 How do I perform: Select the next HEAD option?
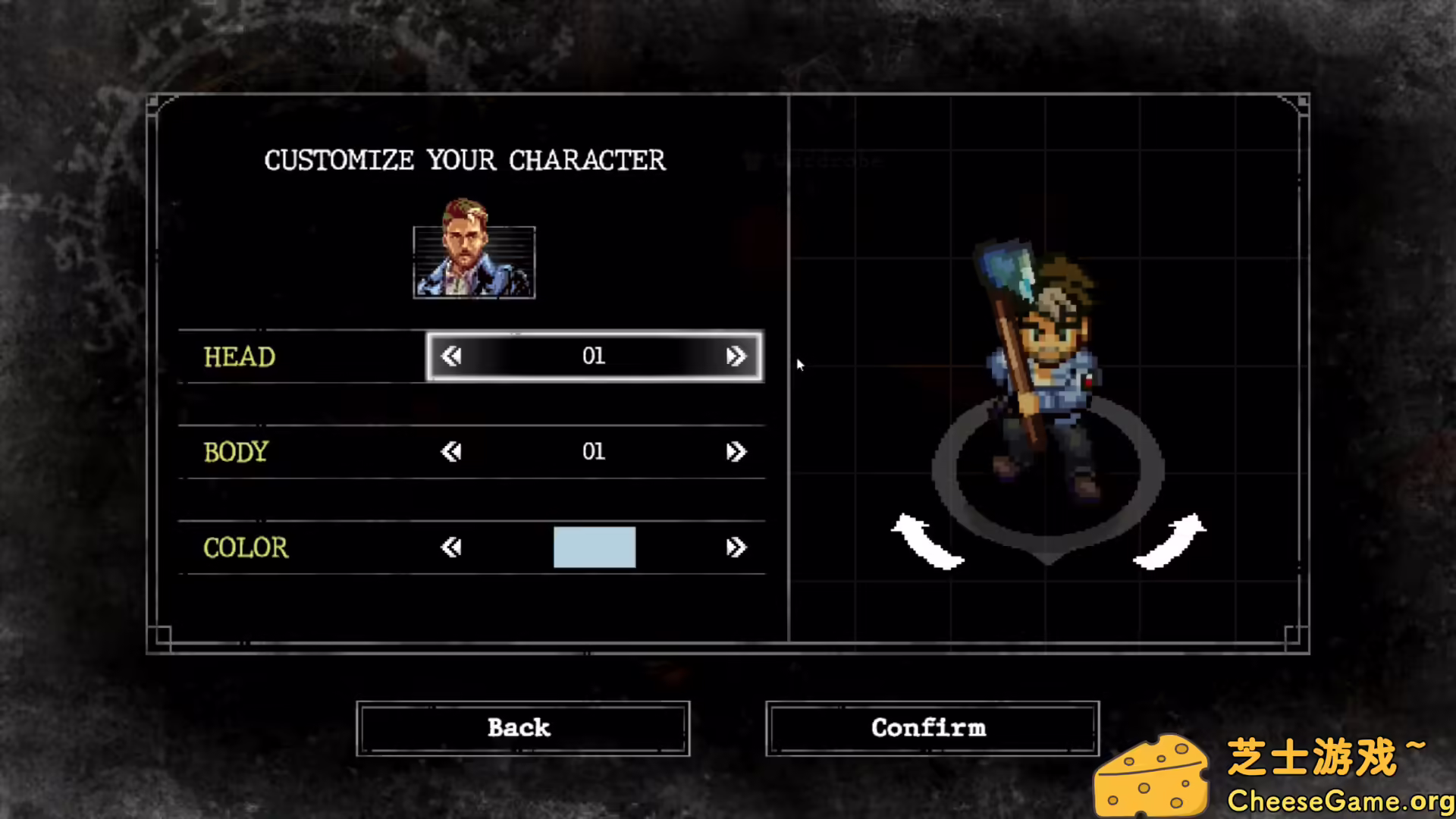(736, 356)
